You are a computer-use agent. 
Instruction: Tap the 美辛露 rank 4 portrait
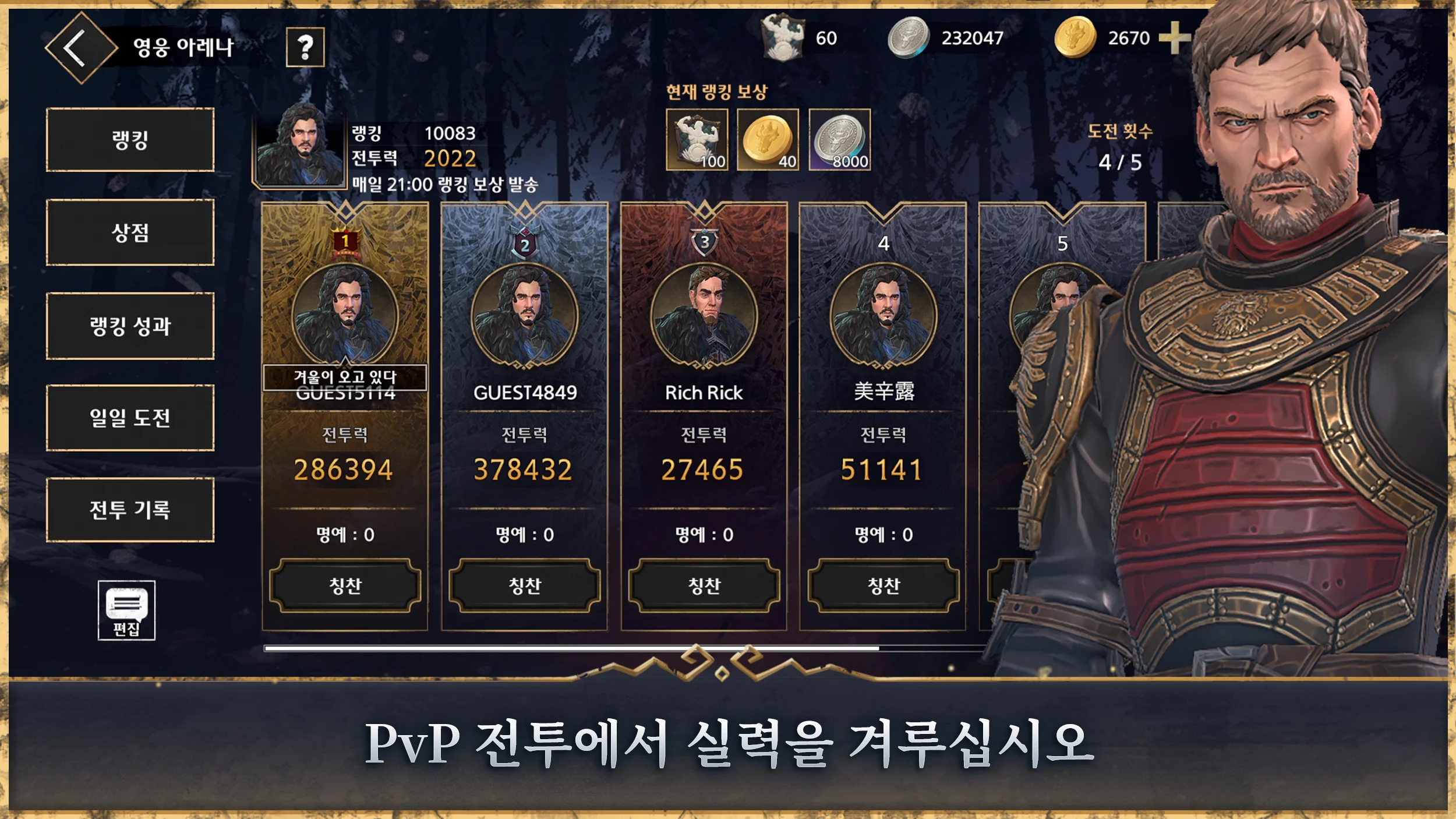click(884, 316)
